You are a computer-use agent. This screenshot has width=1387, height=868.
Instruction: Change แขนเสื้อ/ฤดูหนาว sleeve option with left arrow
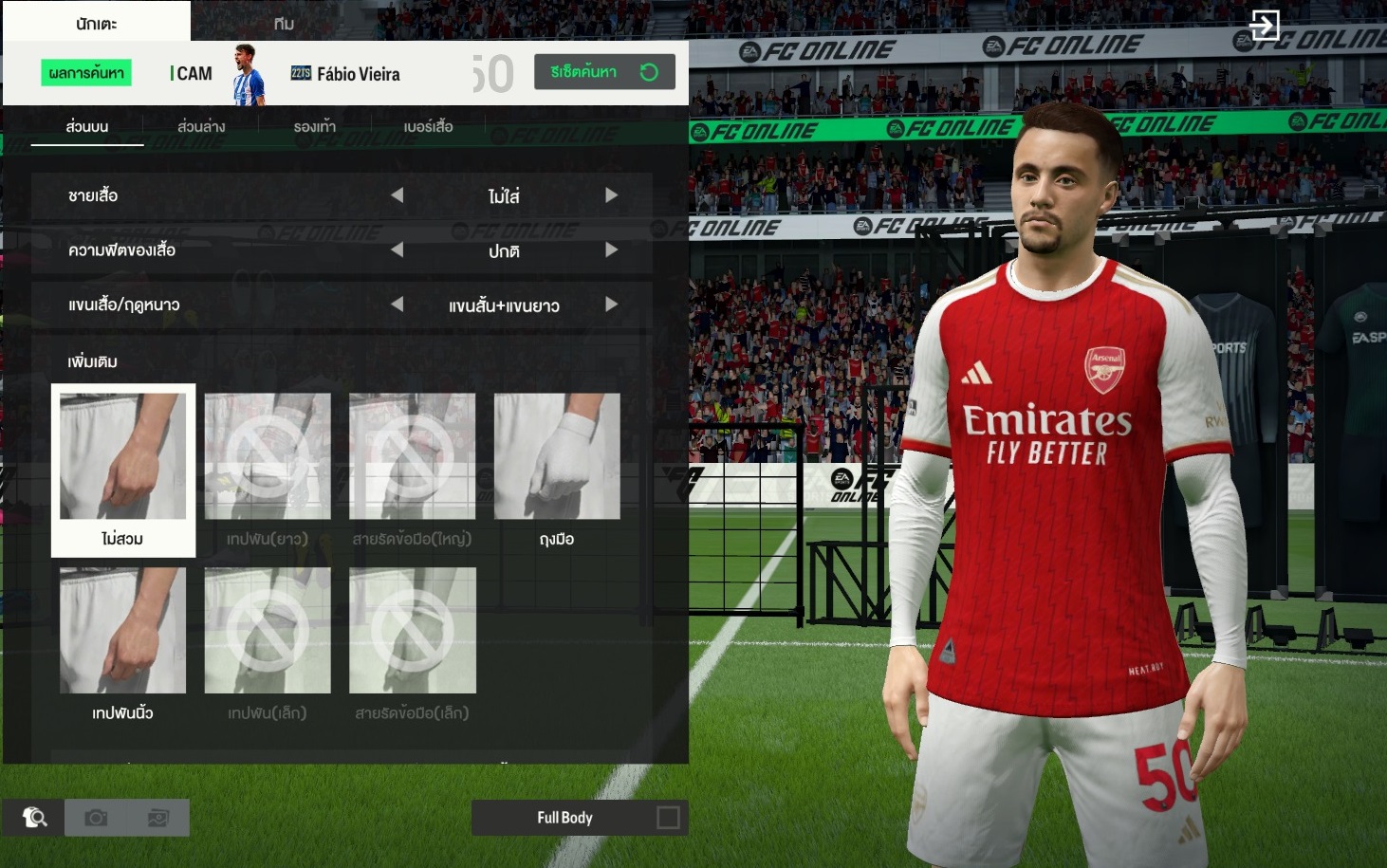pos(398,305)
